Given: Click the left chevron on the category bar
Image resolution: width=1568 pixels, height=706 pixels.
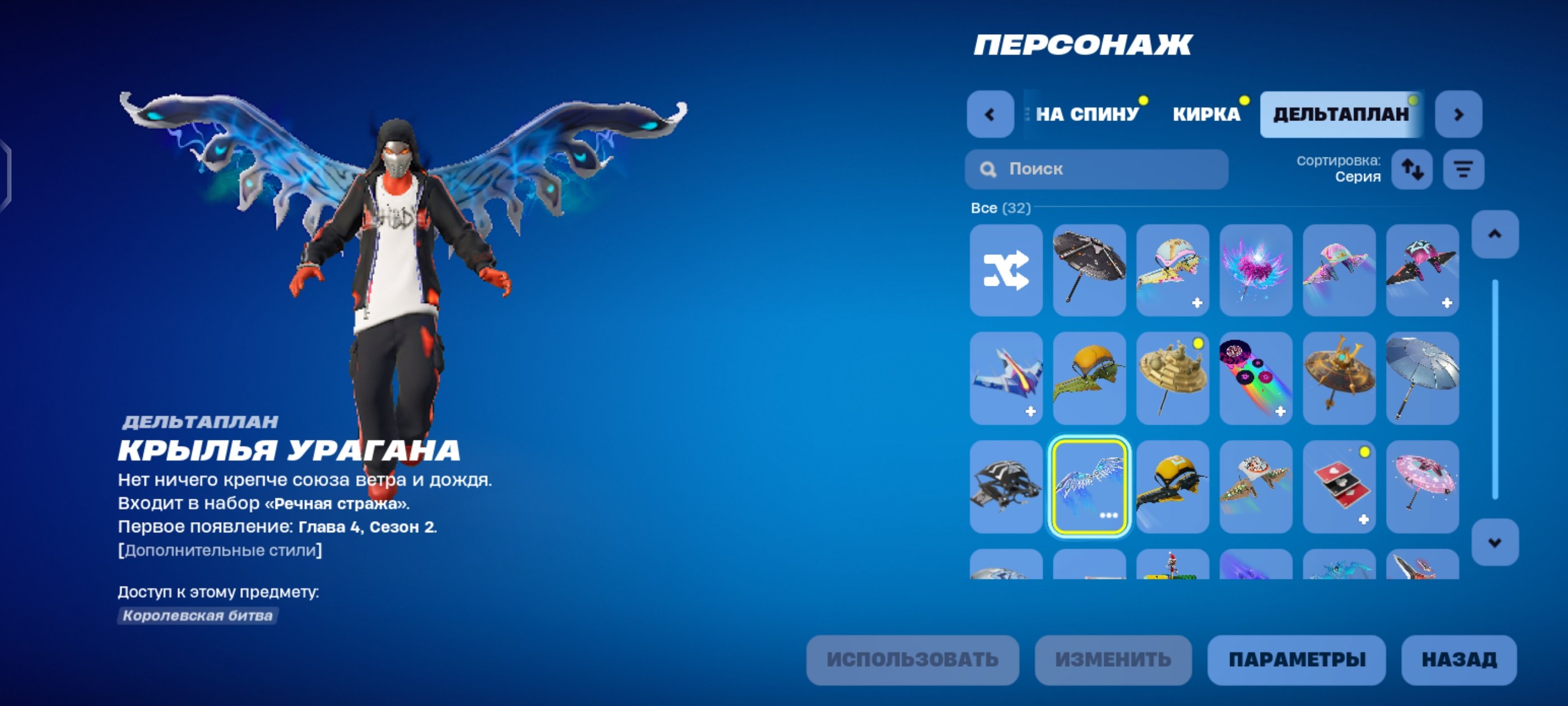Looking at the screenshot, I should (992, 113).
